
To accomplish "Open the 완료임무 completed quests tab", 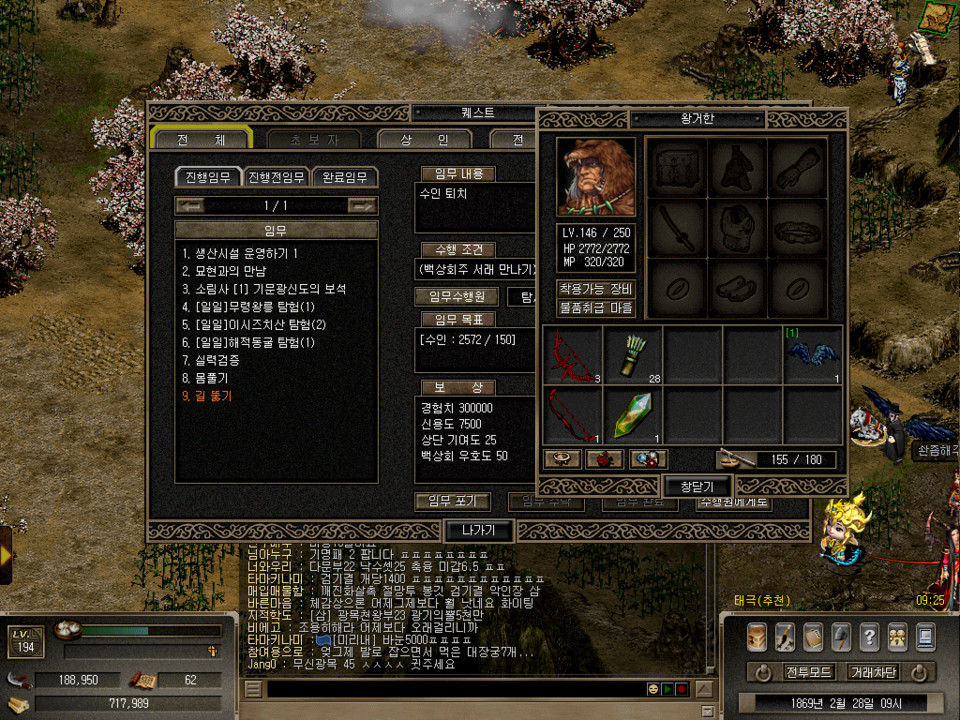I will coord(345,177).
